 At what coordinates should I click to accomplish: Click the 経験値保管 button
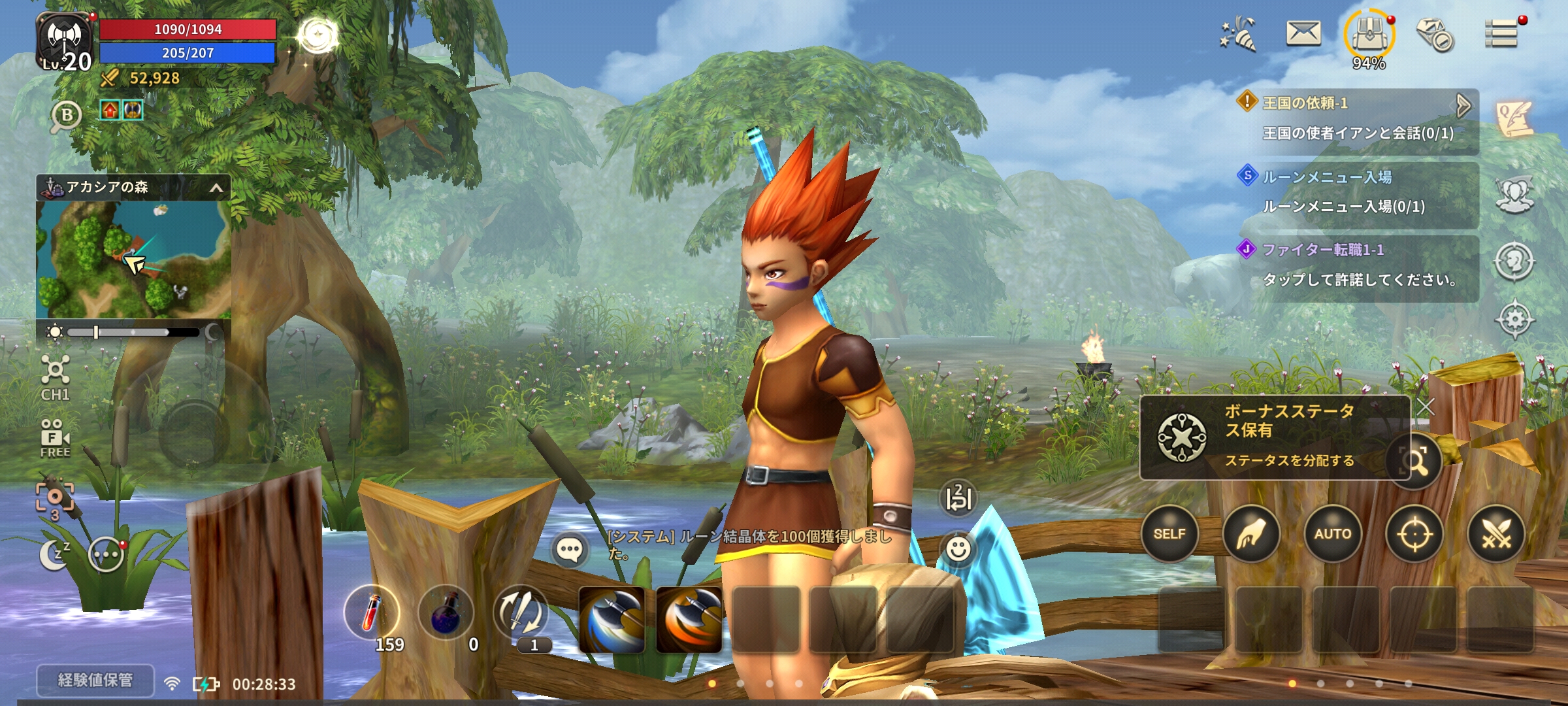pos(95,681)
